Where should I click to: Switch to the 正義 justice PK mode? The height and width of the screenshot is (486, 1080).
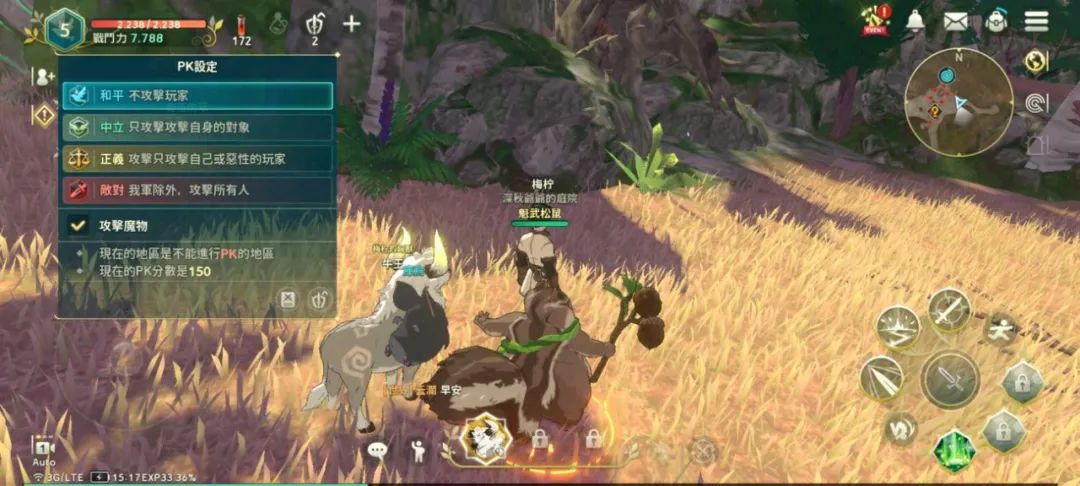pyautogui.click(x=196, y=158)
